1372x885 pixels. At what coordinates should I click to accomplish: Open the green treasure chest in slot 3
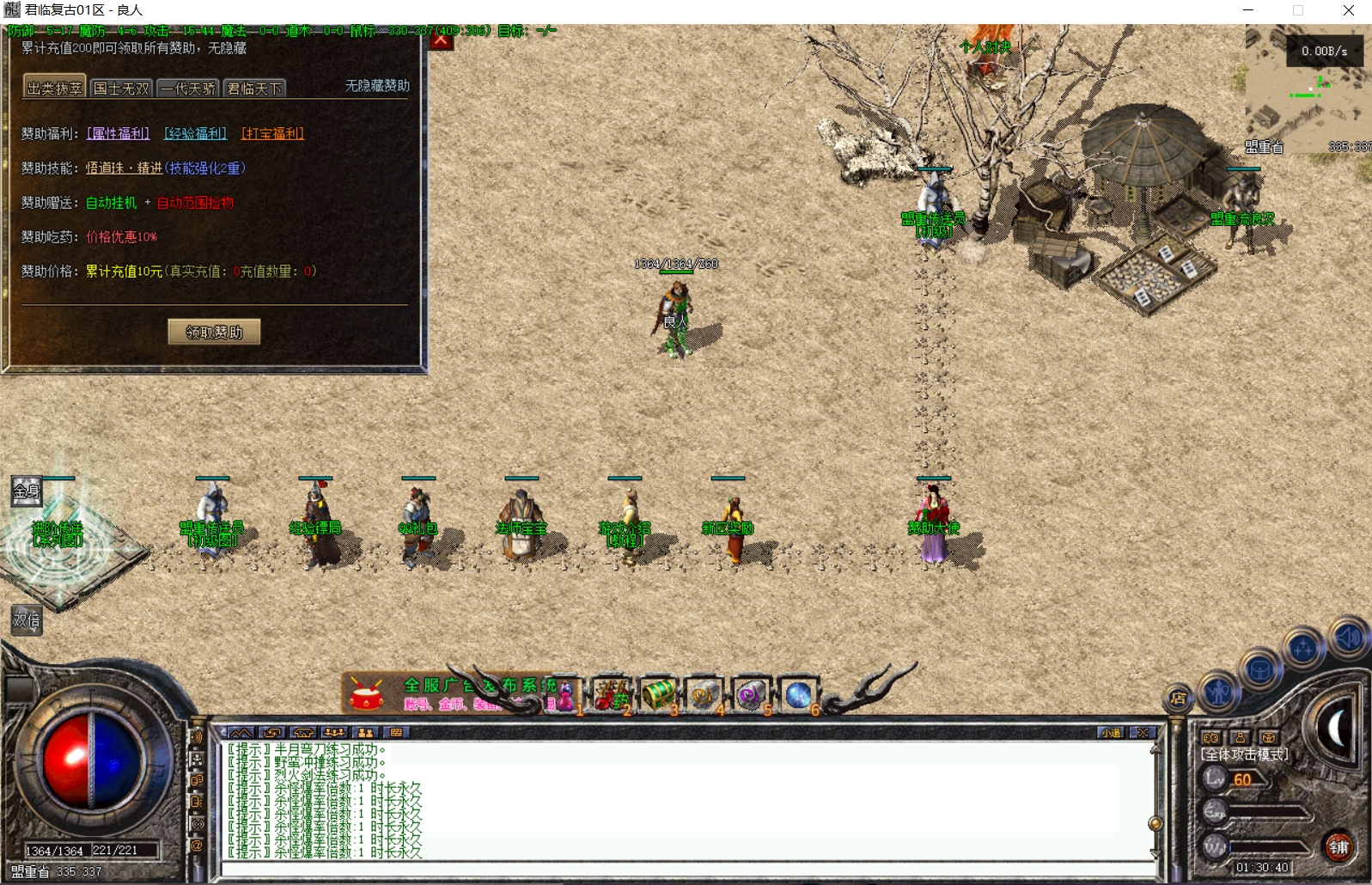pyautogui.click(x=658, y=695)
